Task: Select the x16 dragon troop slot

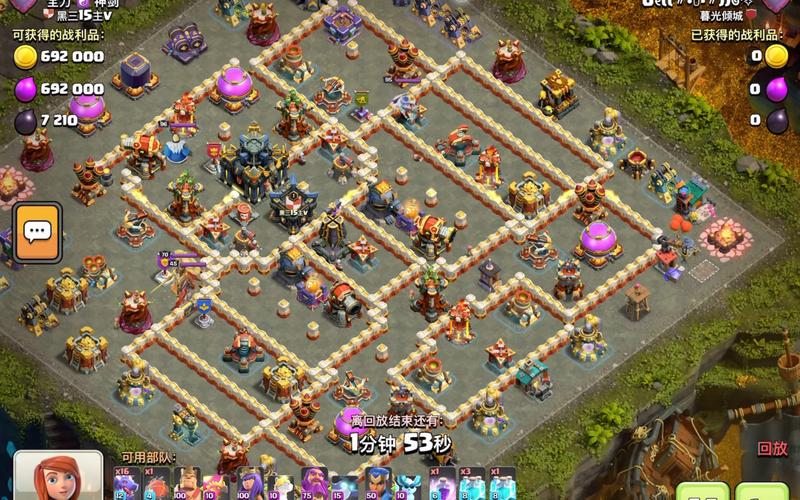Action: pos(126,483)
